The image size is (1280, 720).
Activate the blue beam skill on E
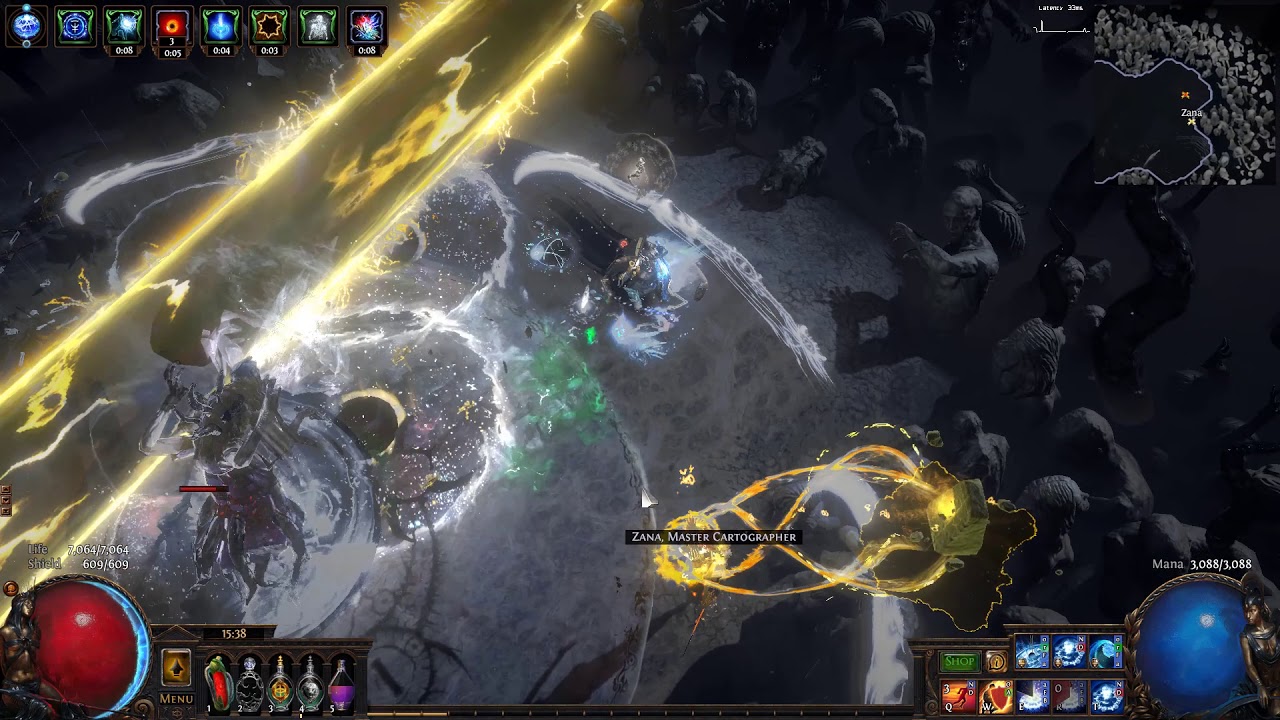click(x=1032, y=695)
